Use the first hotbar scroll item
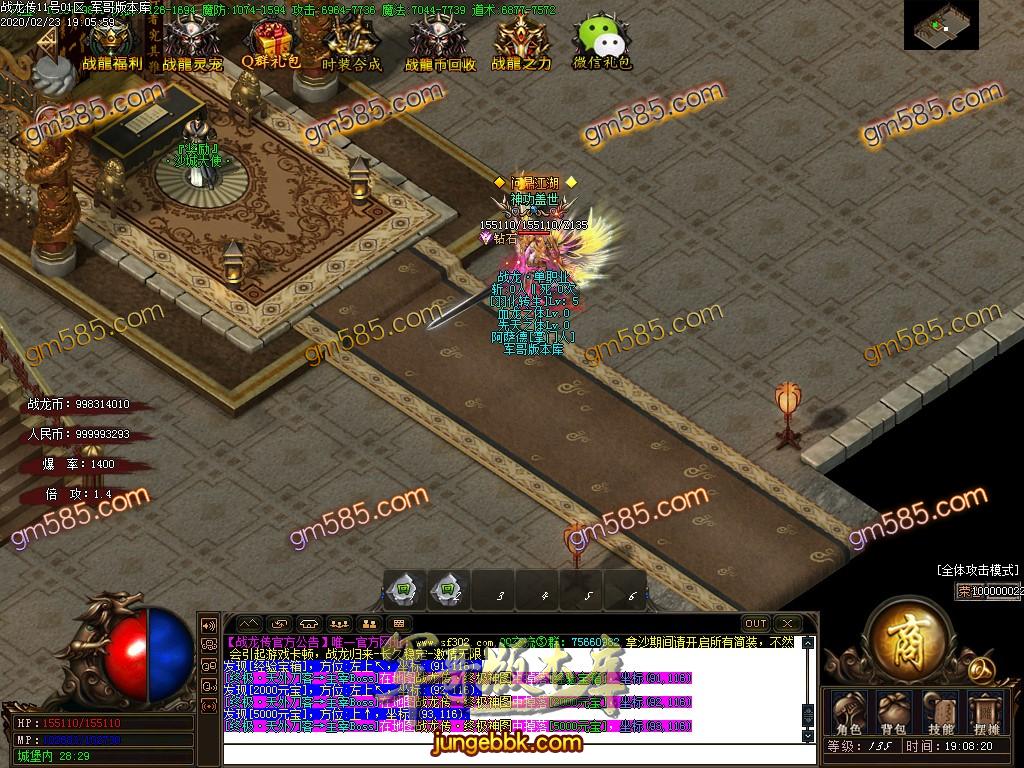The height and width of the screenshot is (768, 1024). (404, 591)
